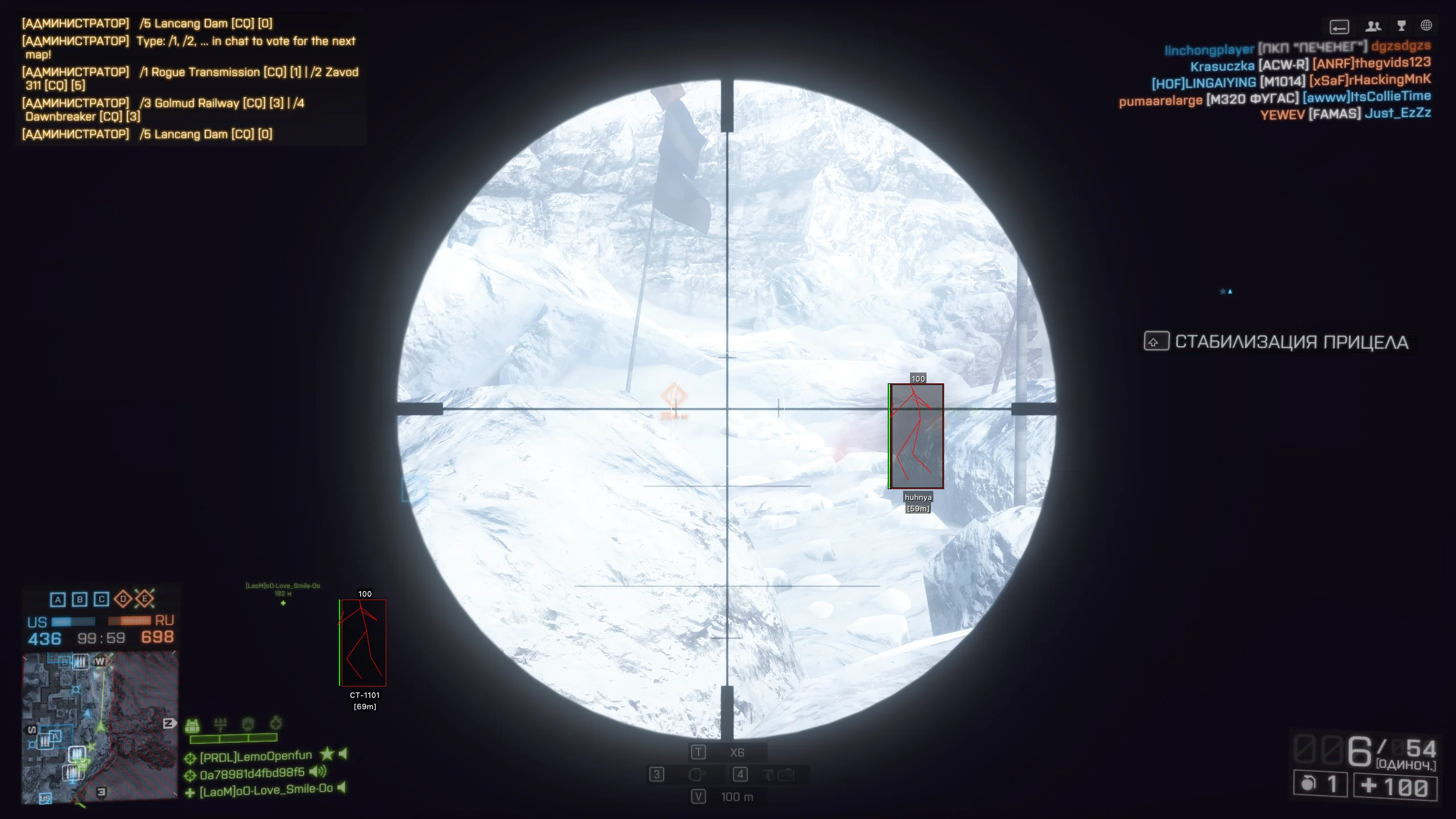
Task: Select objective A on the flag bar
Action: point(57,599)
